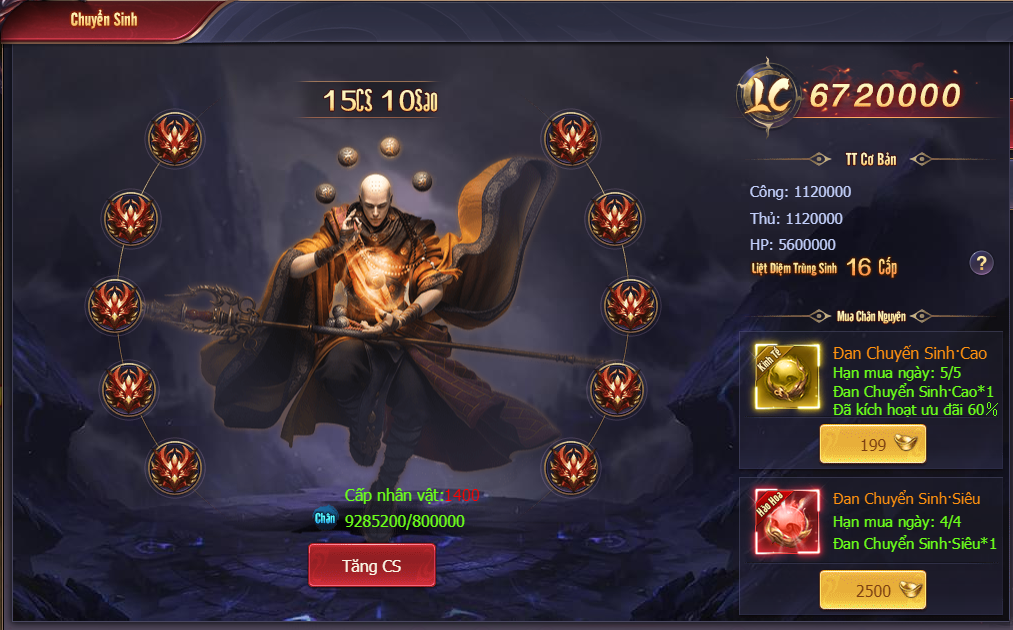Open the Chuyển Sinh tab

[104, 19]
